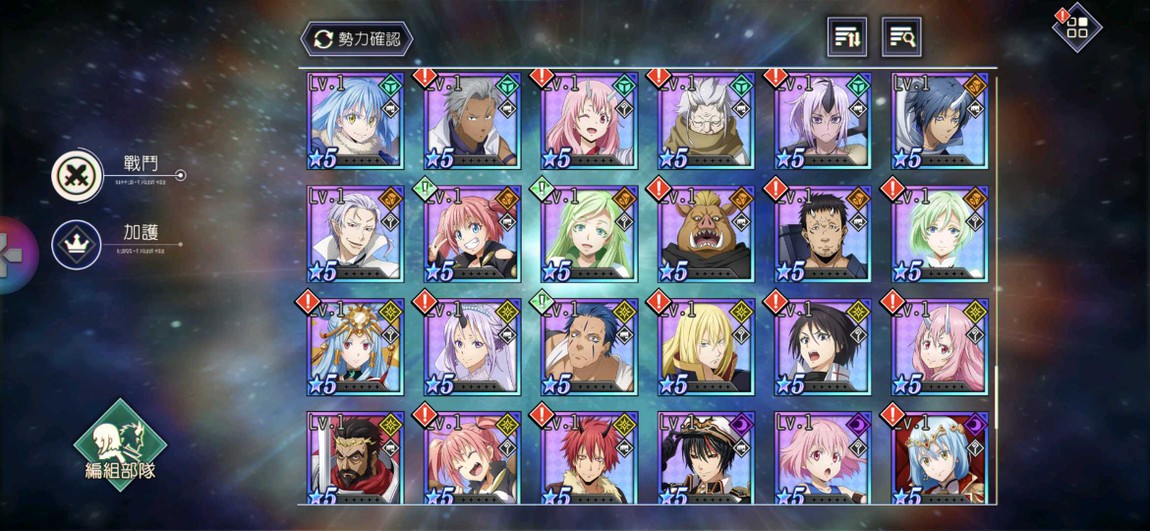Switch to the 戰鬥 battle tab
1150x531 pixels.
[77, 175]
